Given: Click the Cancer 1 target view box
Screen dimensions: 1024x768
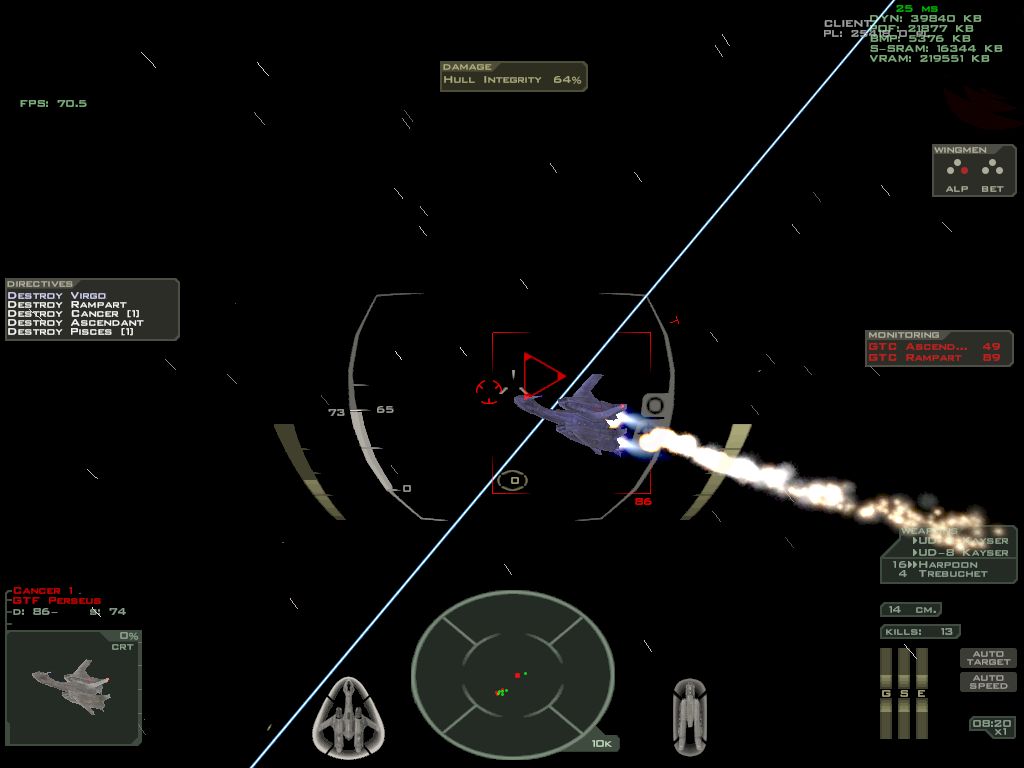Looking at the screenshot, I should tap(73, 686).
